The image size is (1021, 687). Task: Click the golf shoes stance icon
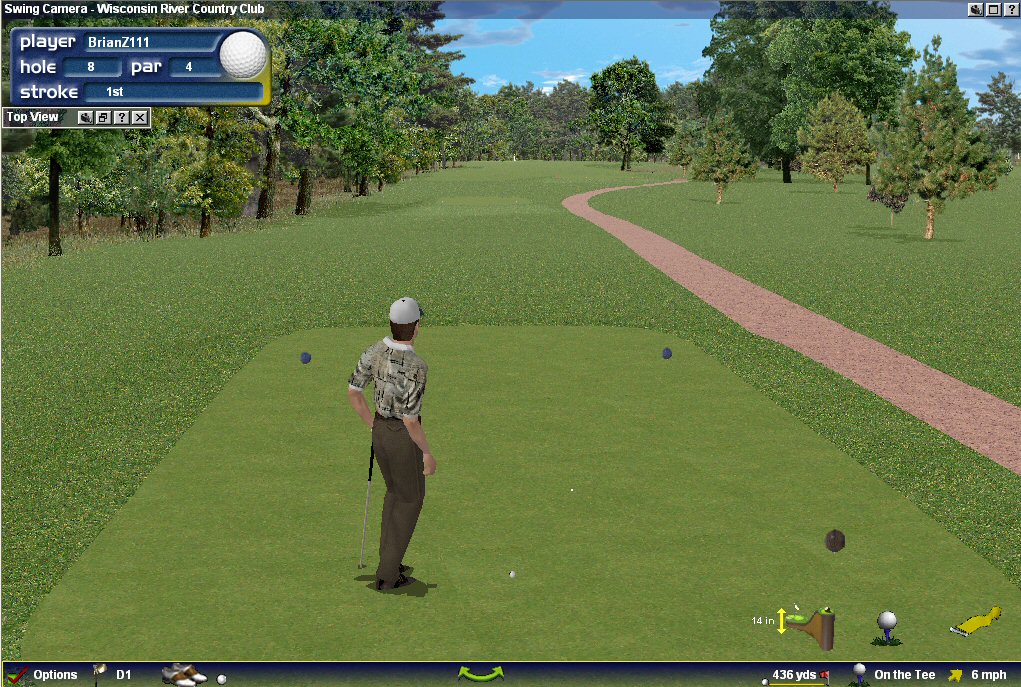coord(183,675)
